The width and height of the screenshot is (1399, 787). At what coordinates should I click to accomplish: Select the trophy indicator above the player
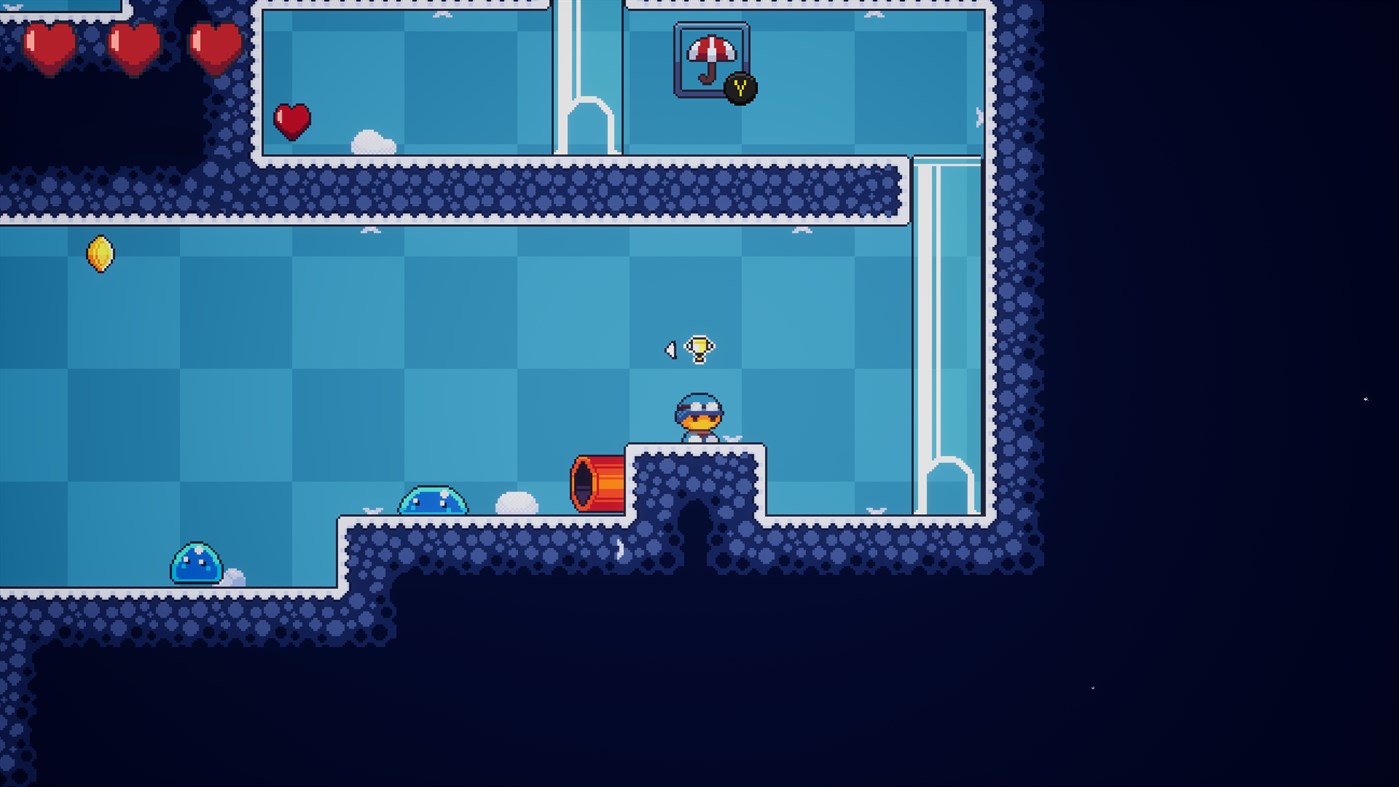(698, 347)
